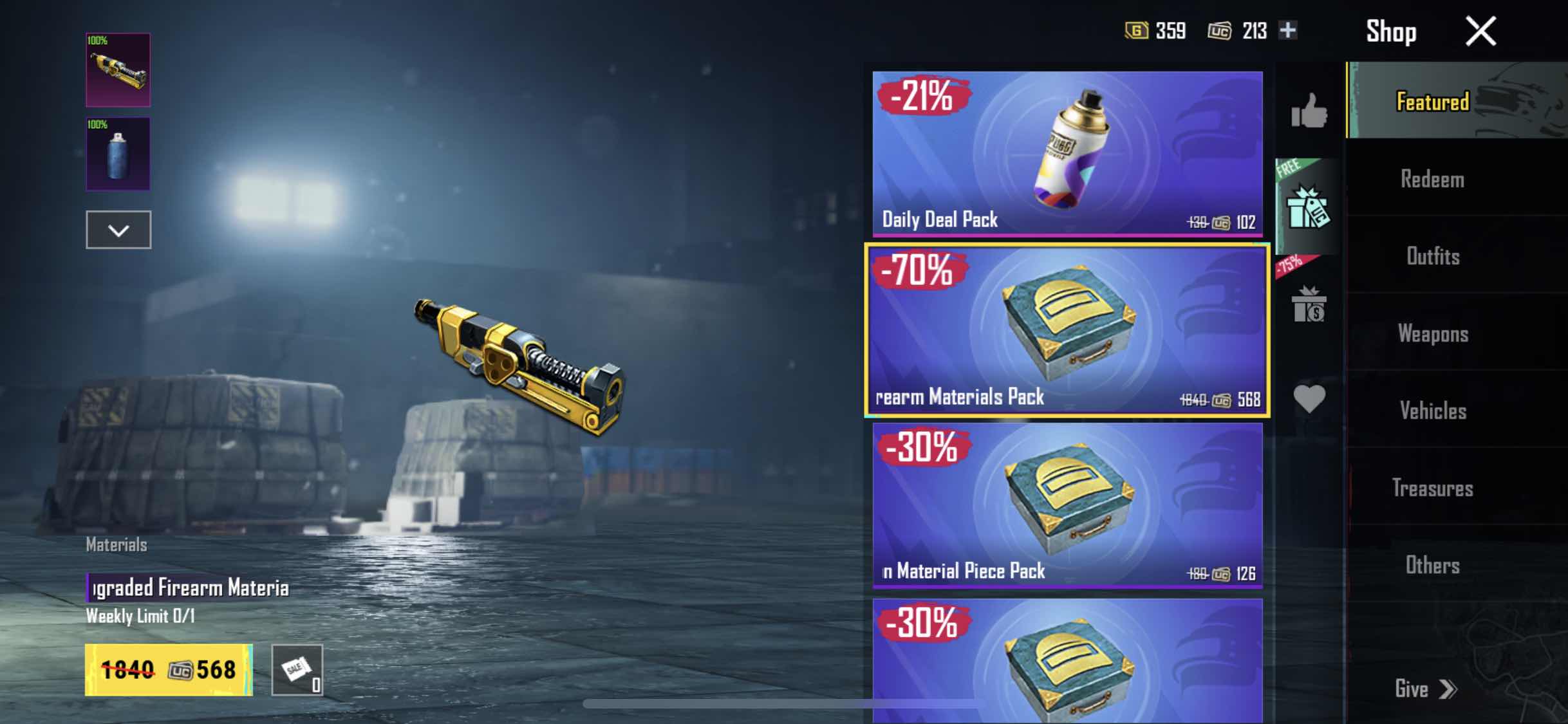Switch to the Featured tab
Viewport: 1568px width, 724px height.
pos(1433,102)
